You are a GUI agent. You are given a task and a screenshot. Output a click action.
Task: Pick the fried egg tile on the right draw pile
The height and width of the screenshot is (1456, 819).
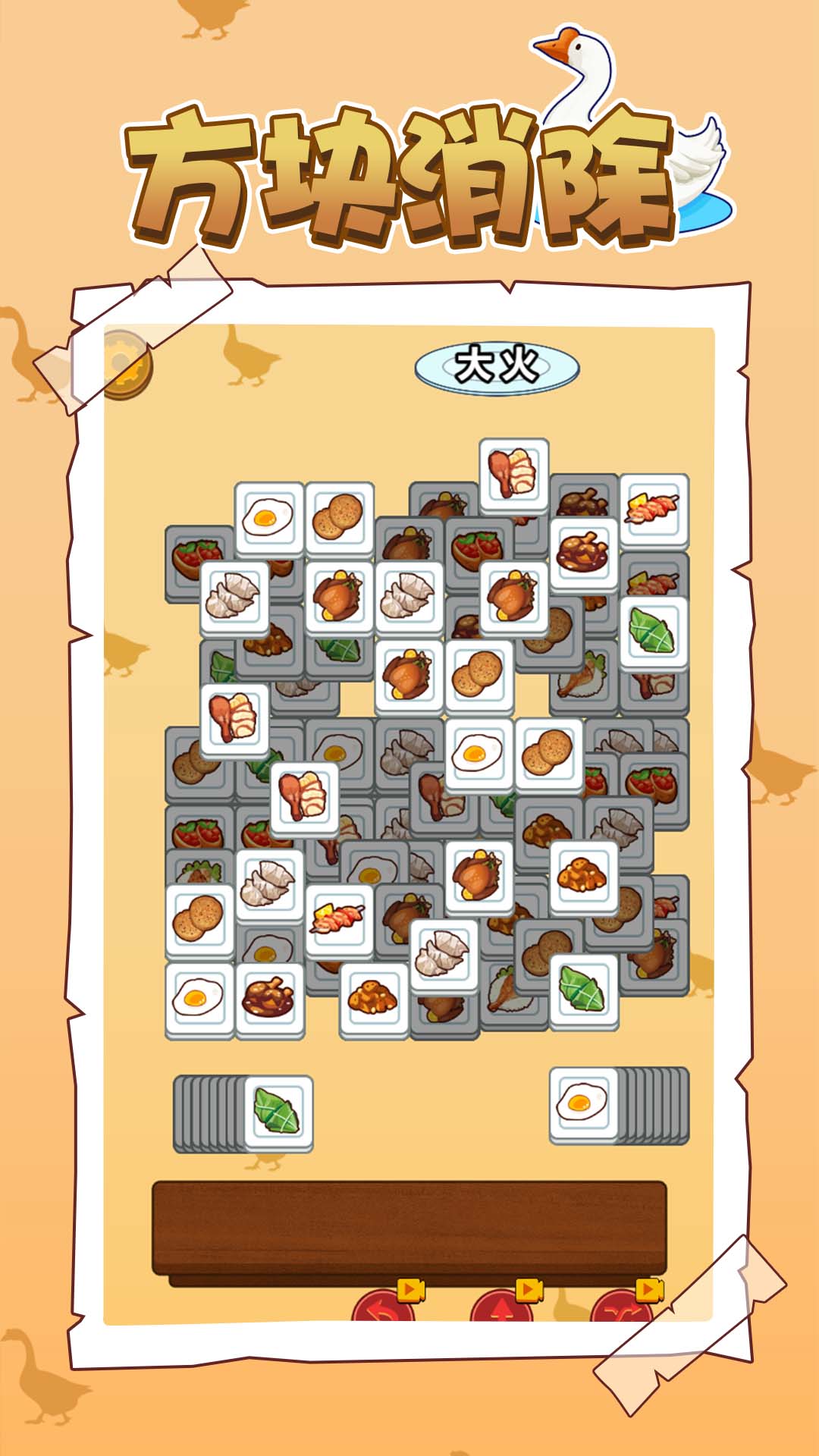point(583,1103)
